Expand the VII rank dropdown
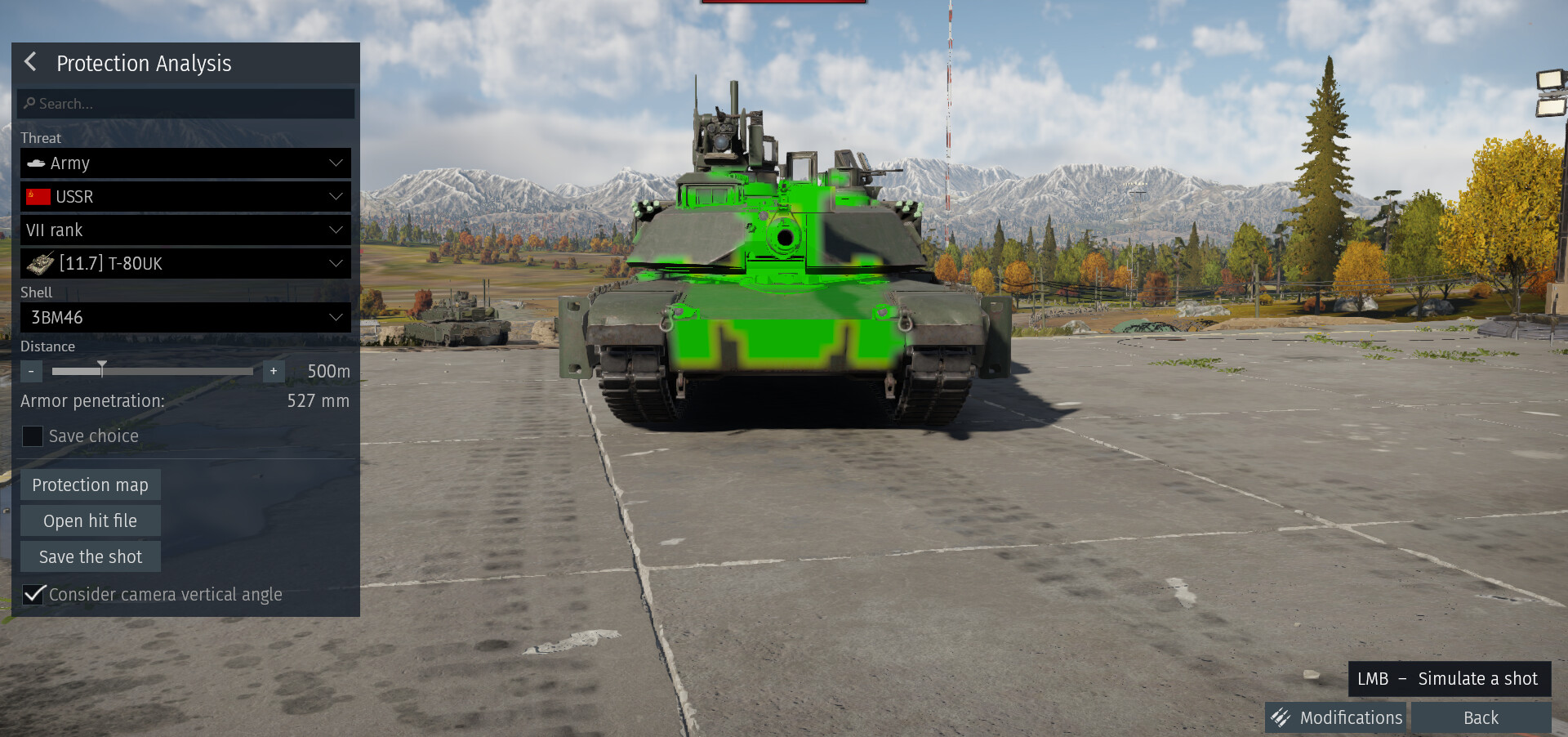This screenshot has height=737, width=1568. 185,230
